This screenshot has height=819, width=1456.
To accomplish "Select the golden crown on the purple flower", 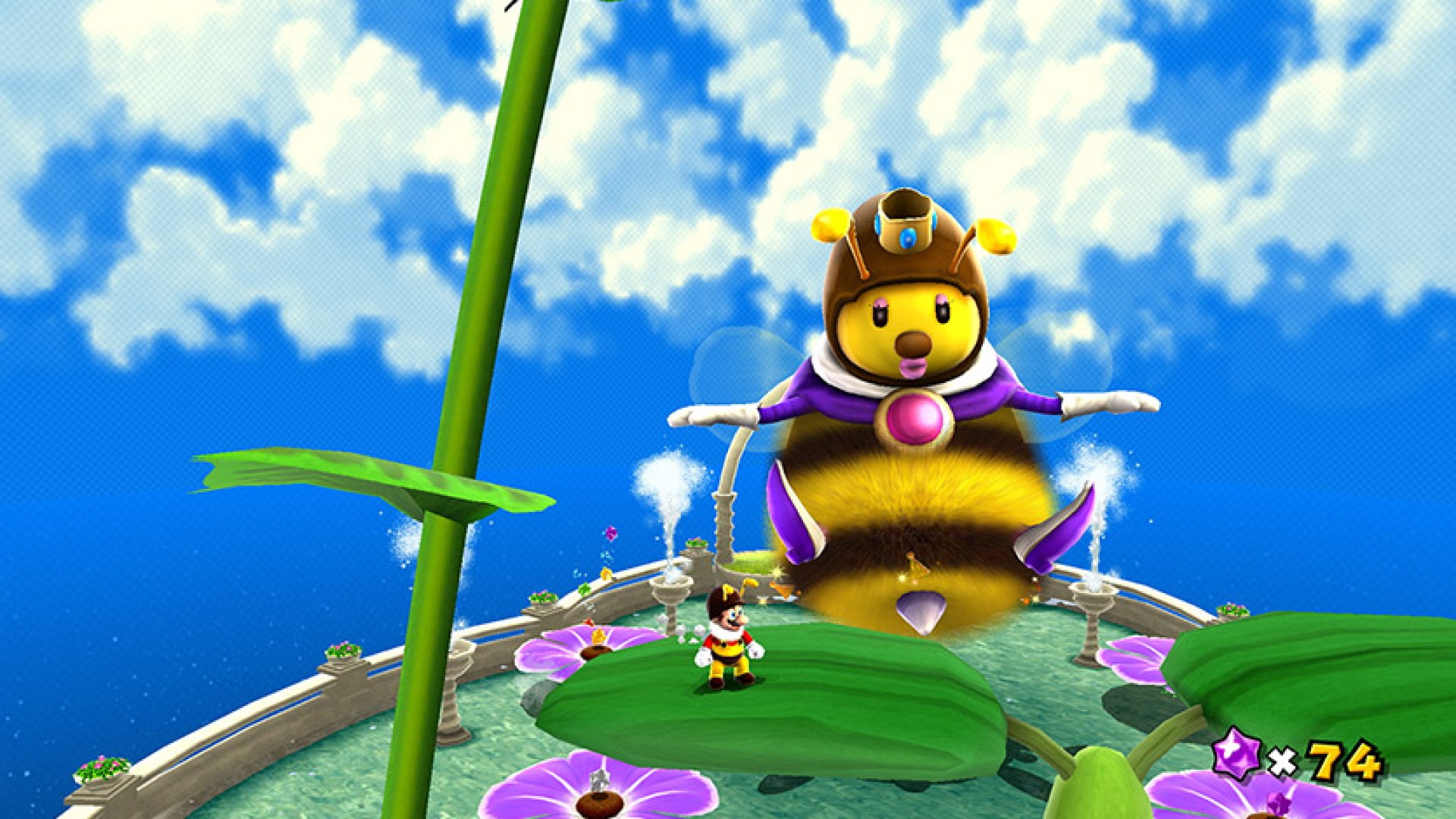I will pyautogui.click(x=598, y=638).
